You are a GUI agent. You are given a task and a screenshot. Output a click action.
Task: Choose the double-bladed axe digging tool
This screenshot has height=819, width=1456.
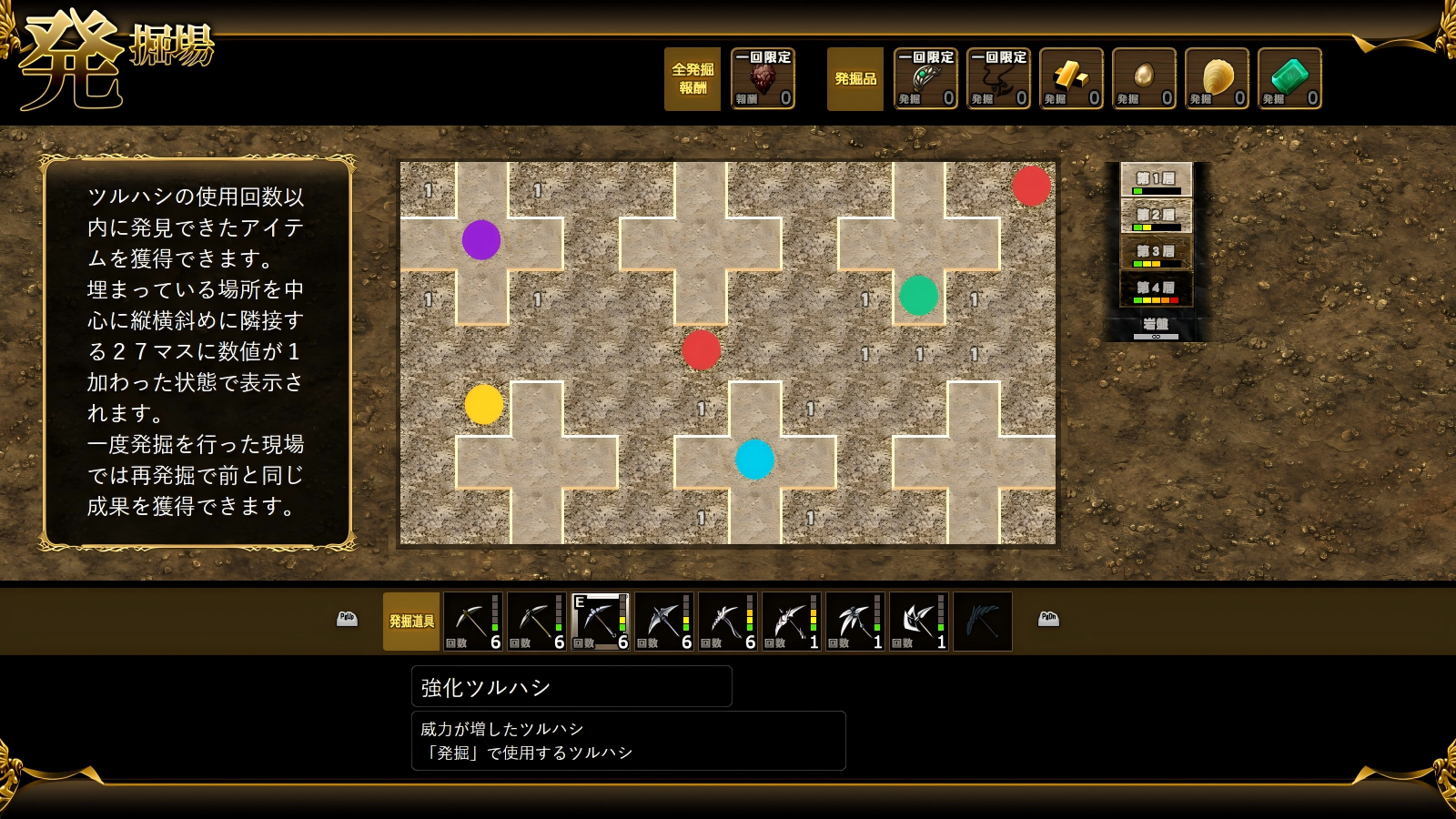click(918, 622)
